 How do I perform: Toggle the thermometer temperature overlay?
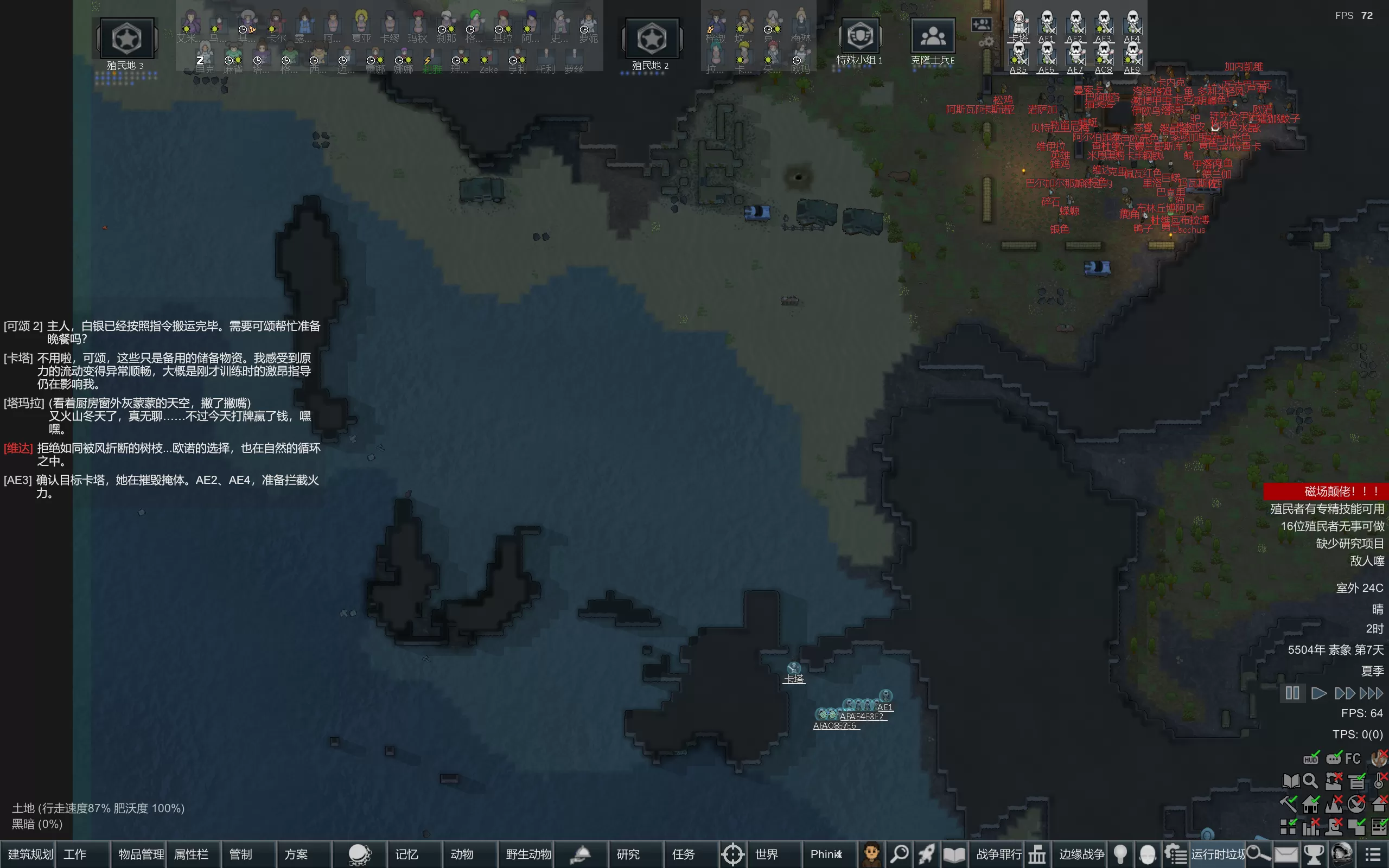[x=1379, y=781]
